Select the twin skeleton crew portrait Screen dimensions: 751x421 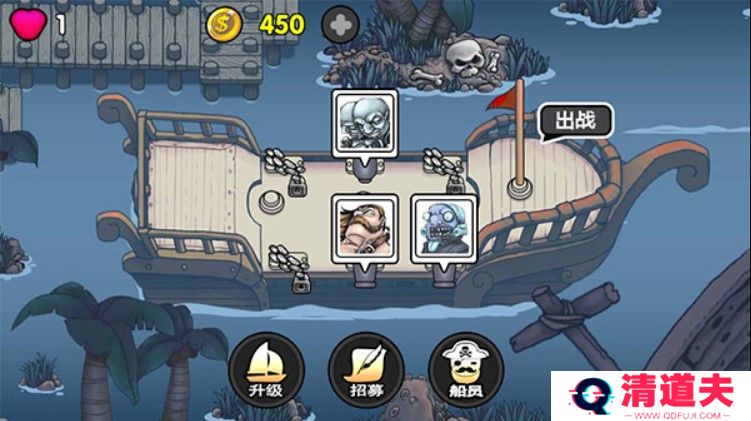(364, 123)
